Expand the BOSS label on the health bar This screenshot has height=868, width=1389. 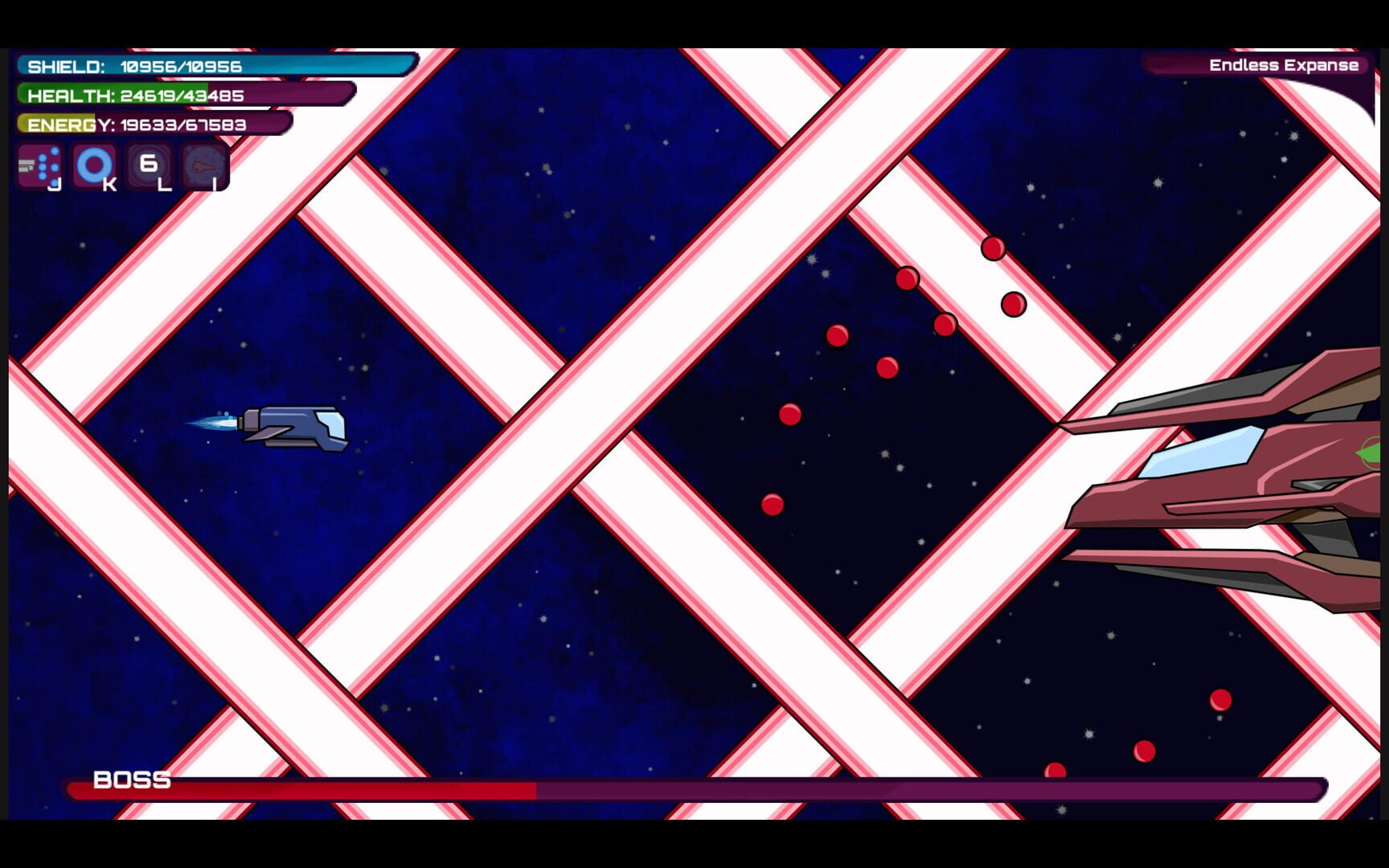click(131, 780)
